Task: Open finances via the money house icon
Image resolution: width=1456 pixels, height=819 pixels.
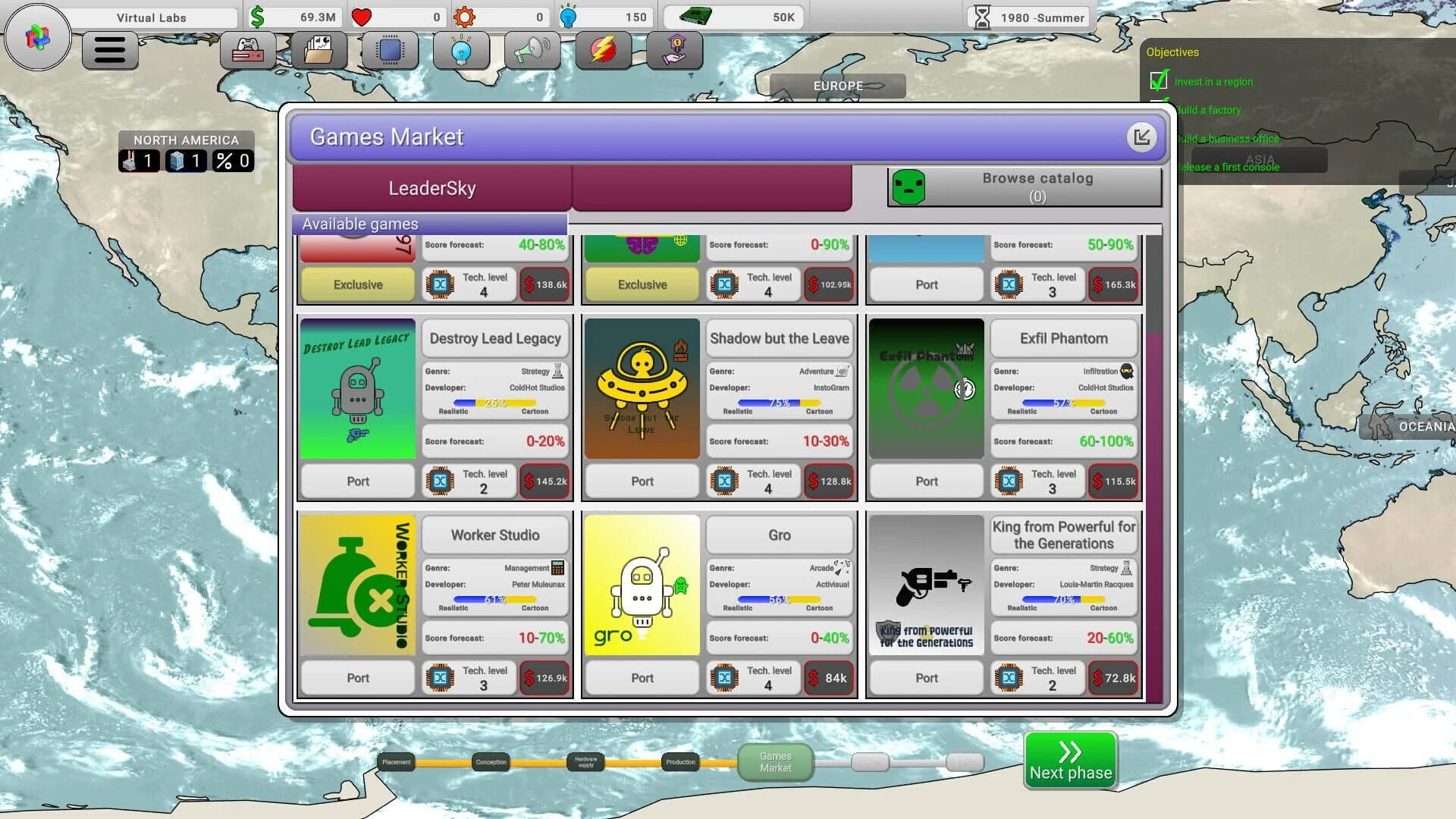Action: point(673,50)
